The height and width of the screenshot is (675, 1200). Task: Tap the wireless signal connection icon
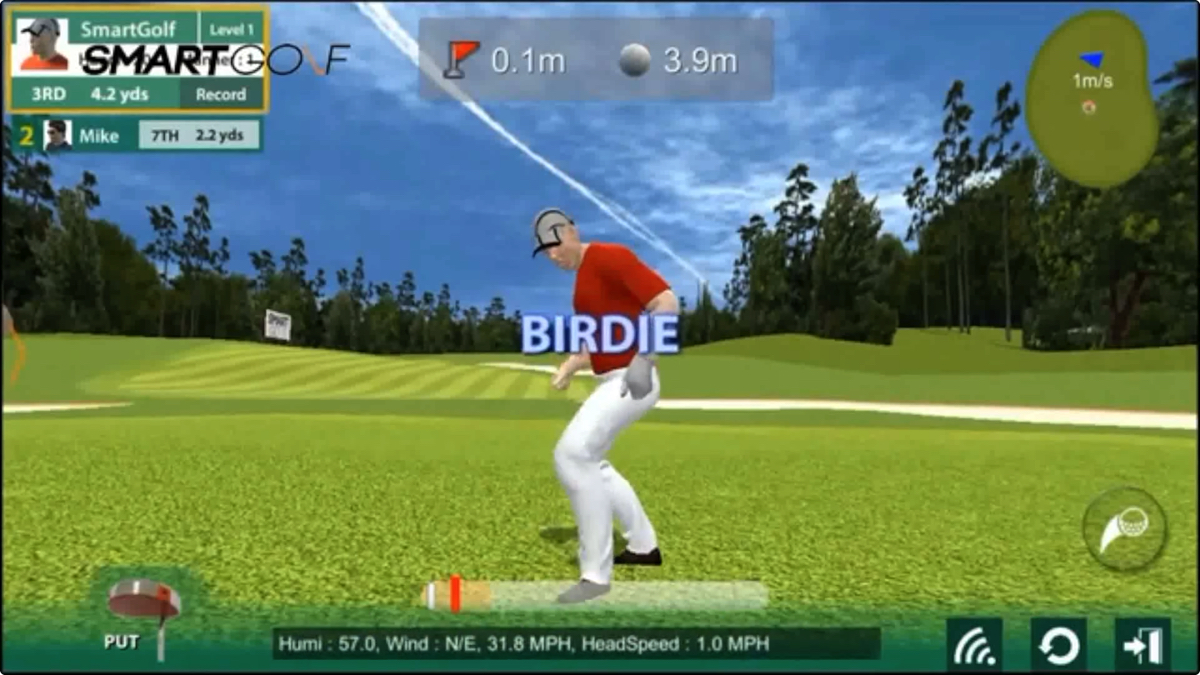tap(975, 646)
